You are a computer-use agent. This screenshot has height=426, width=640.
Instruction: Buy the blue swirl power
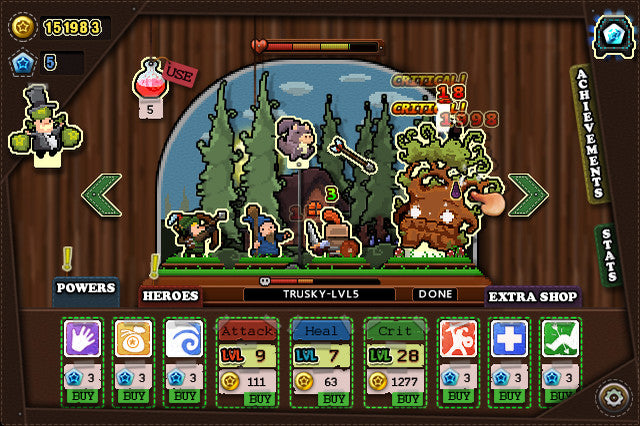(184, 397)
